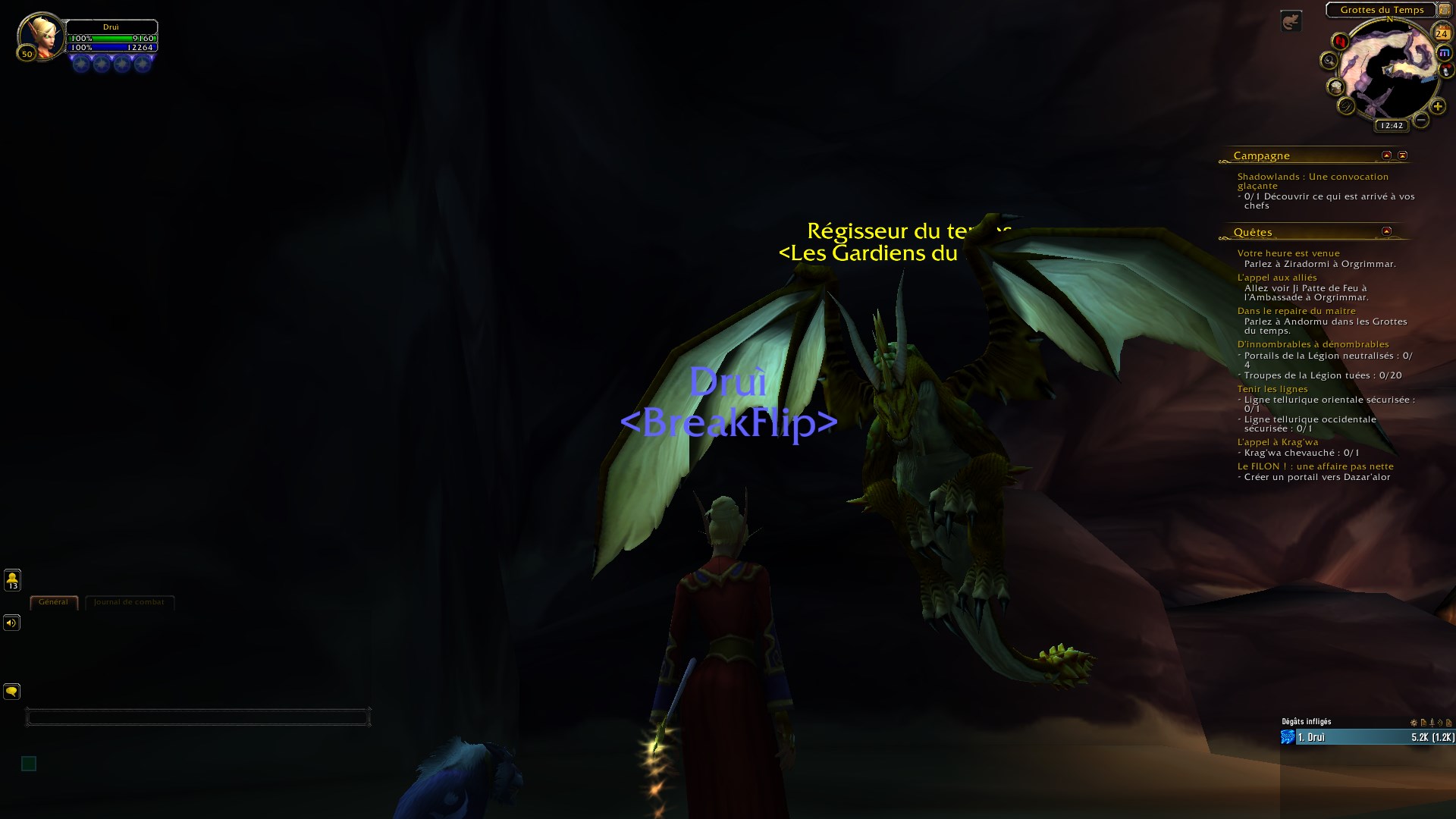Select the Général chat tab
1456x819 pixels.
pos(52,601)
